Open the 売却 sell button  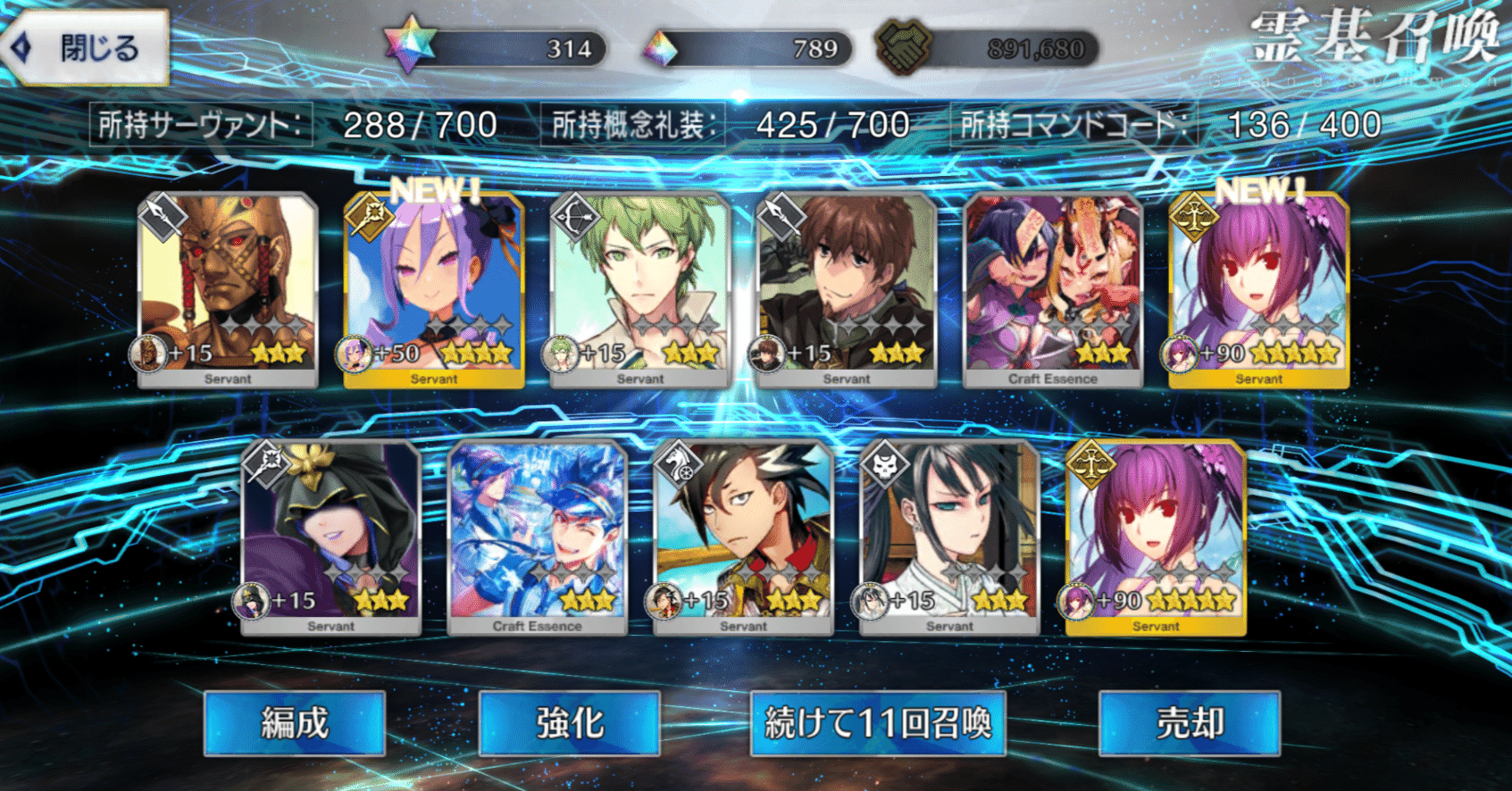1190,723
